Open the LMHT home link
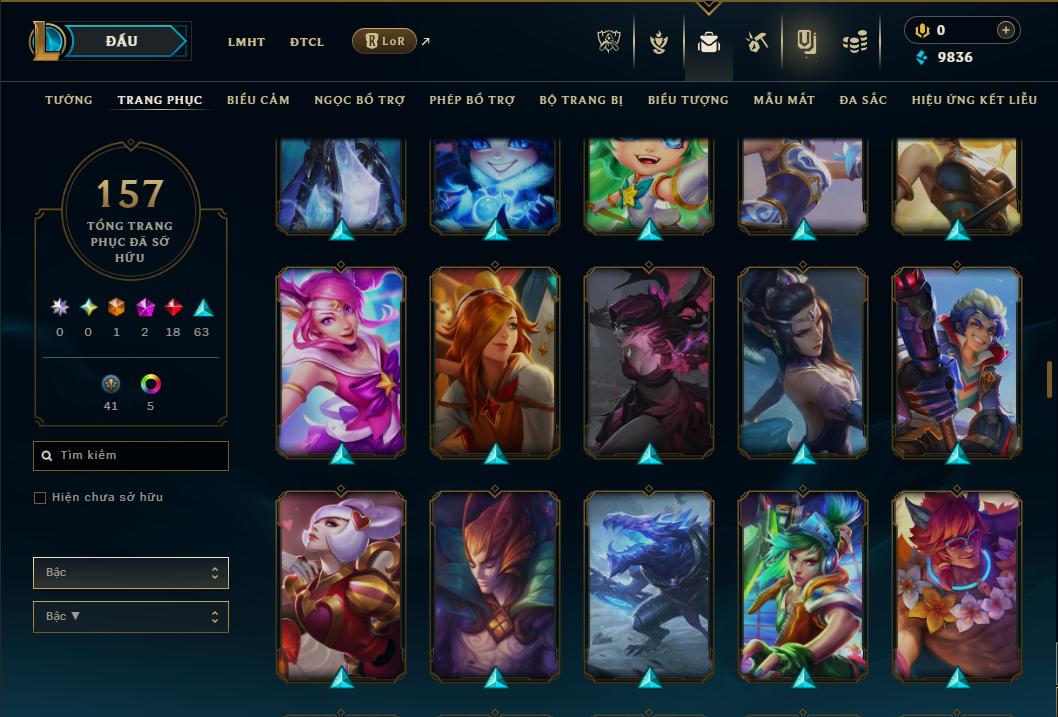The height and width of the screenshot is (717, 1058). [246, 42]
